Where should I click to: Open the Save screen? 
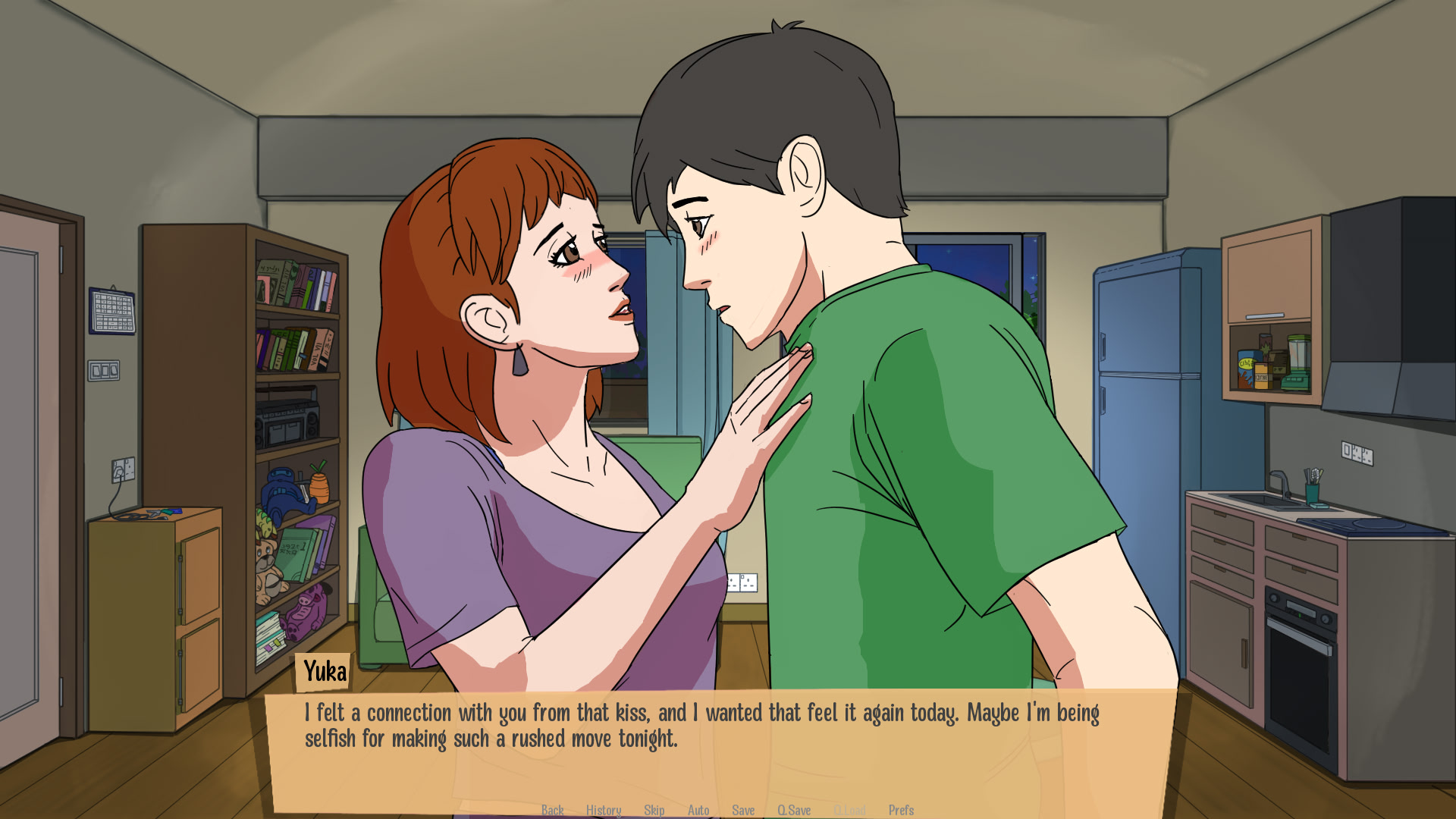click(742, 810)
